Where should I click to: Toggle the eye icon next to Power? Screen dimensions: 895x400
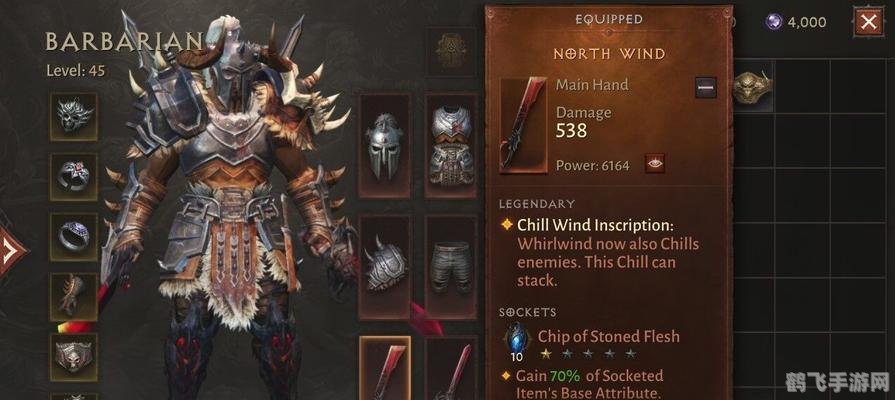pos(656,164)
